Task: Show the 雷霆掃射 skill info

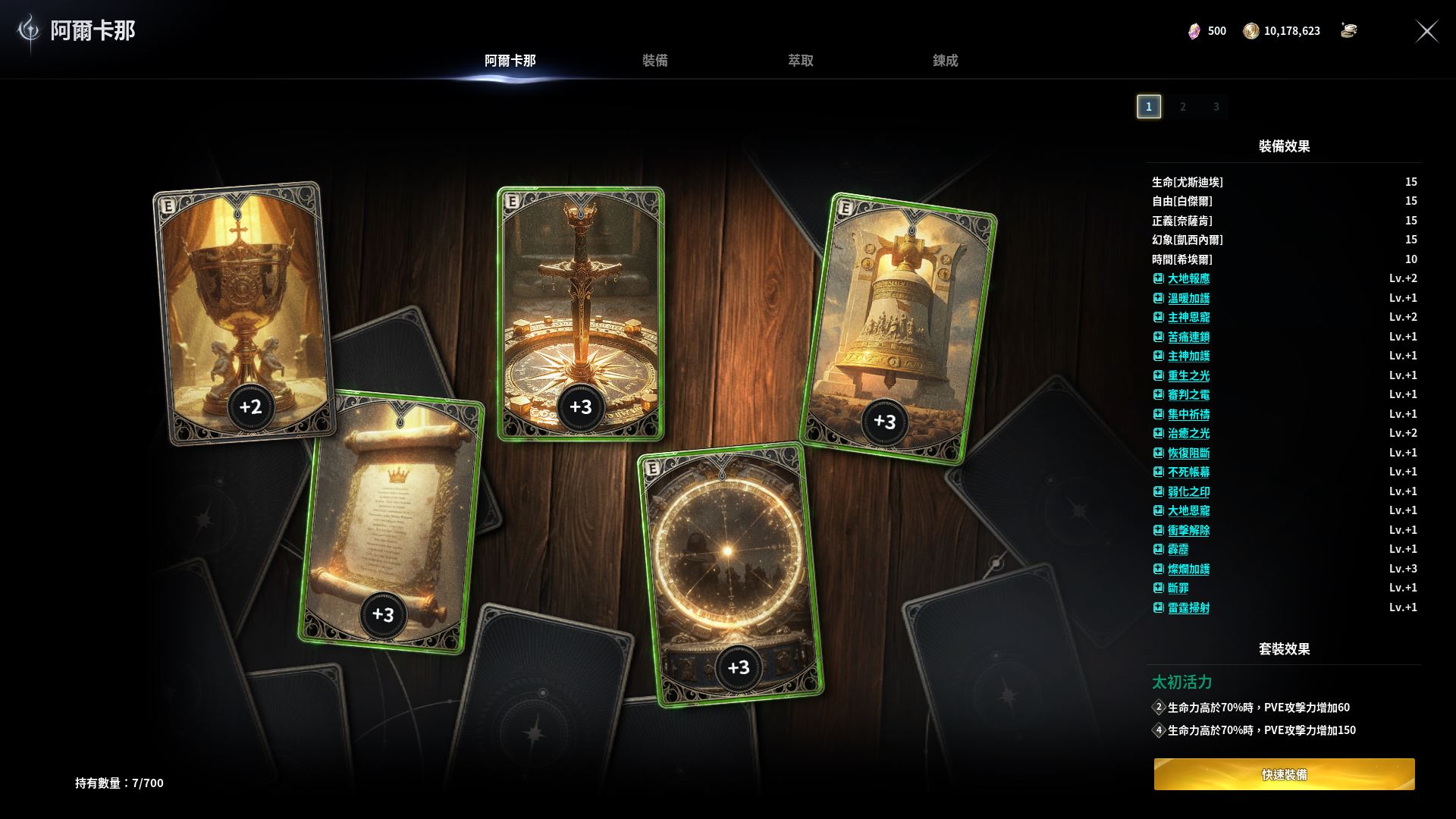Action: (x=1188, y=608)
